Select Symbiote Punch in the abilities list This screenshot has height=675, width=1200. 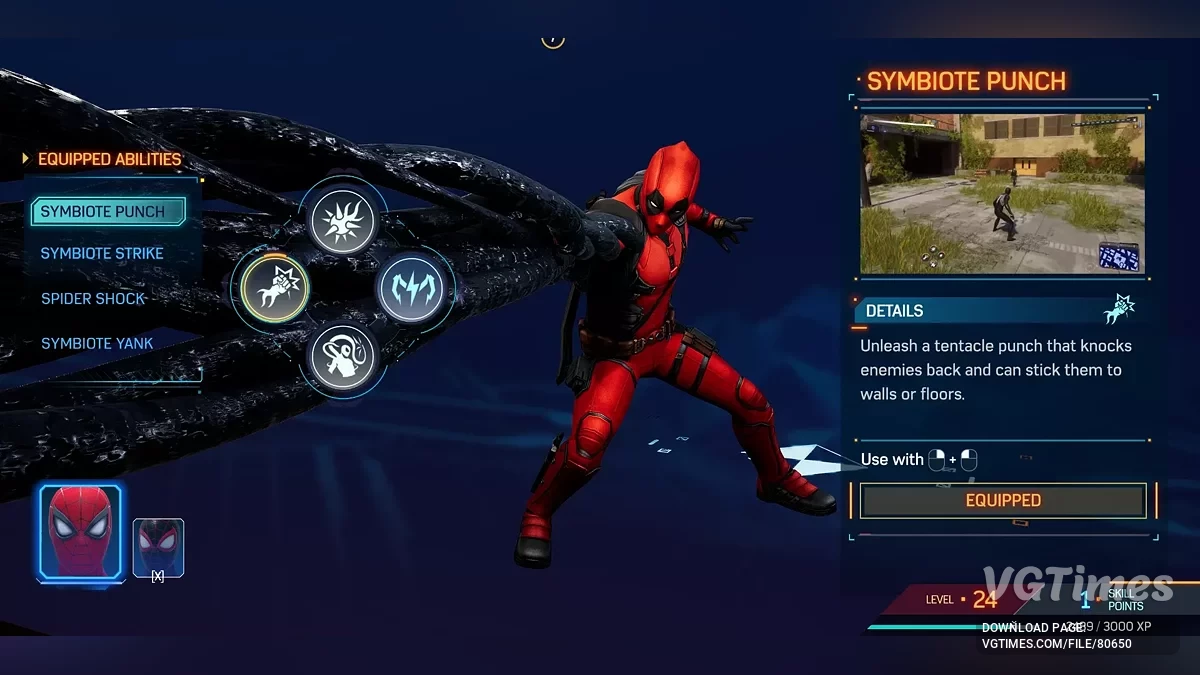[x=108, y=211]
